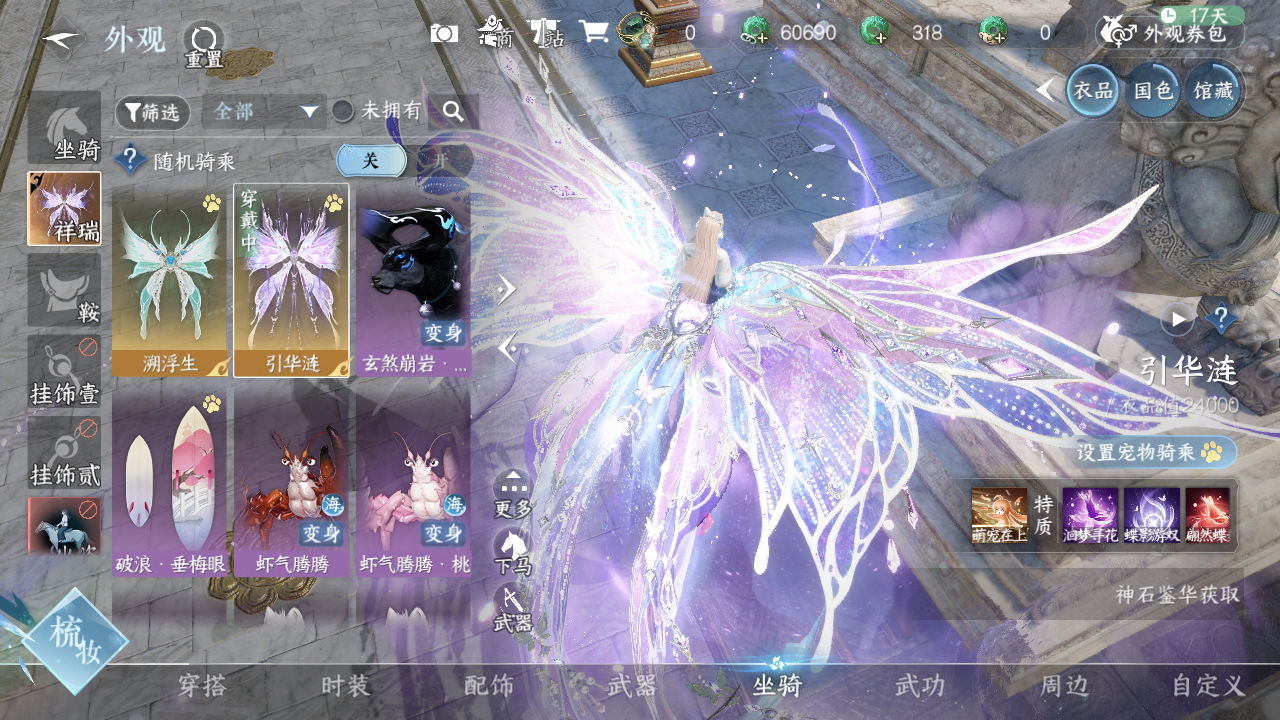The image size is (1280, 720).
Task: Open the 外观券包 voucher pack
Action: tap(1170, 33)
